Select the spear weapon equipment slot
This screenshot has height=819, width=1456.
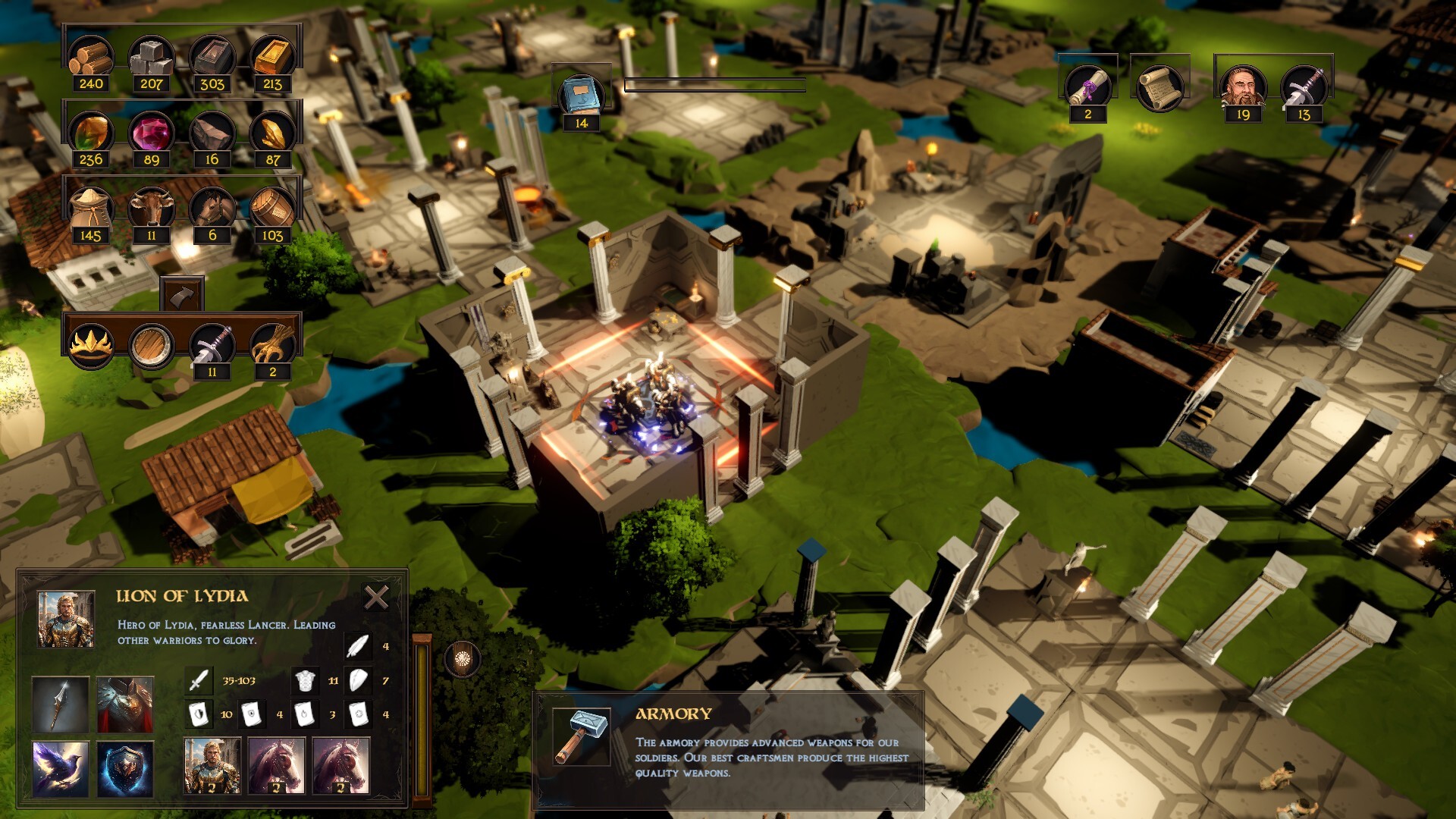pos(61,704)
